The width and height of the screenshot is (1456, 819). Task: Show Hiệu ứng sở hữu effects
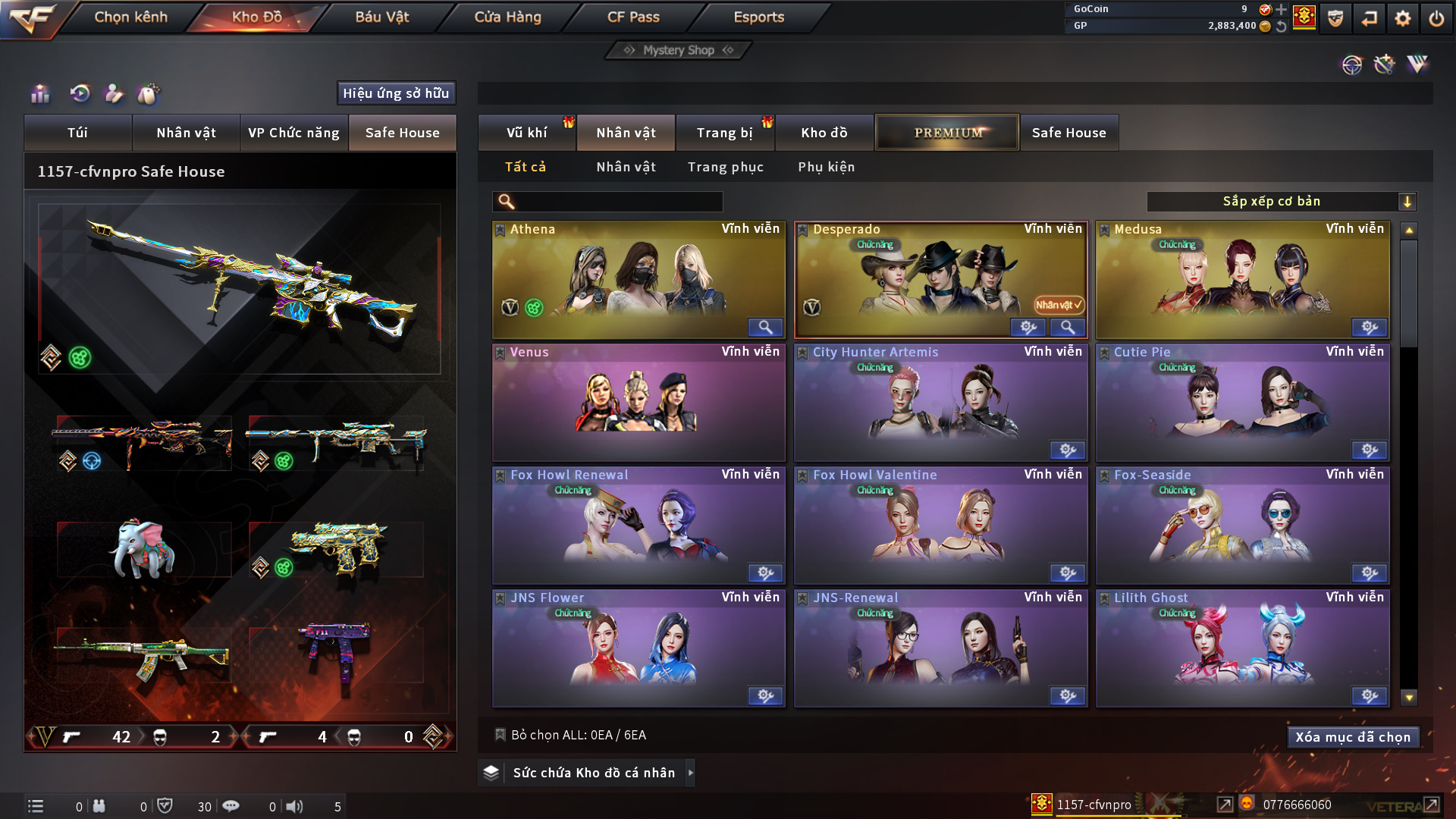396,93
